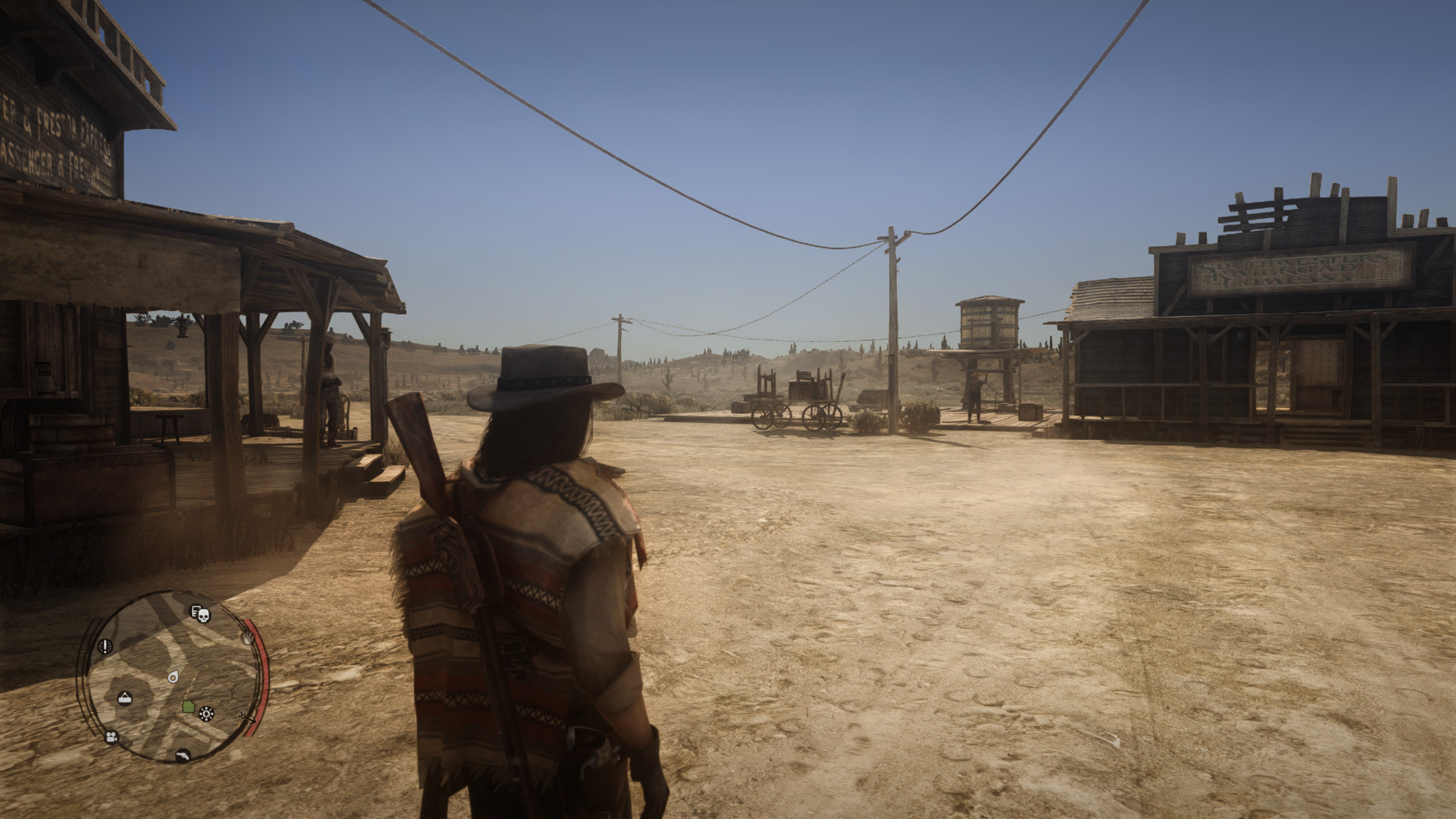Click the tent campsite icon on the minimap
Screen dimensions: 1456x819
point(125,697)
